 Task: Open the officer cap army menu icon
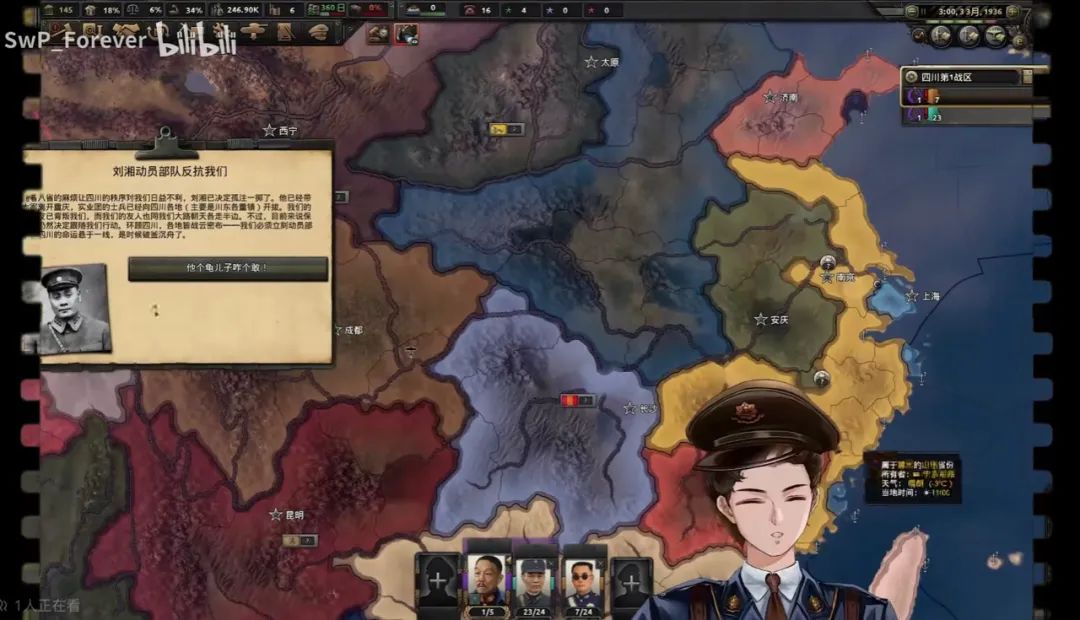(x=319, y=31)
